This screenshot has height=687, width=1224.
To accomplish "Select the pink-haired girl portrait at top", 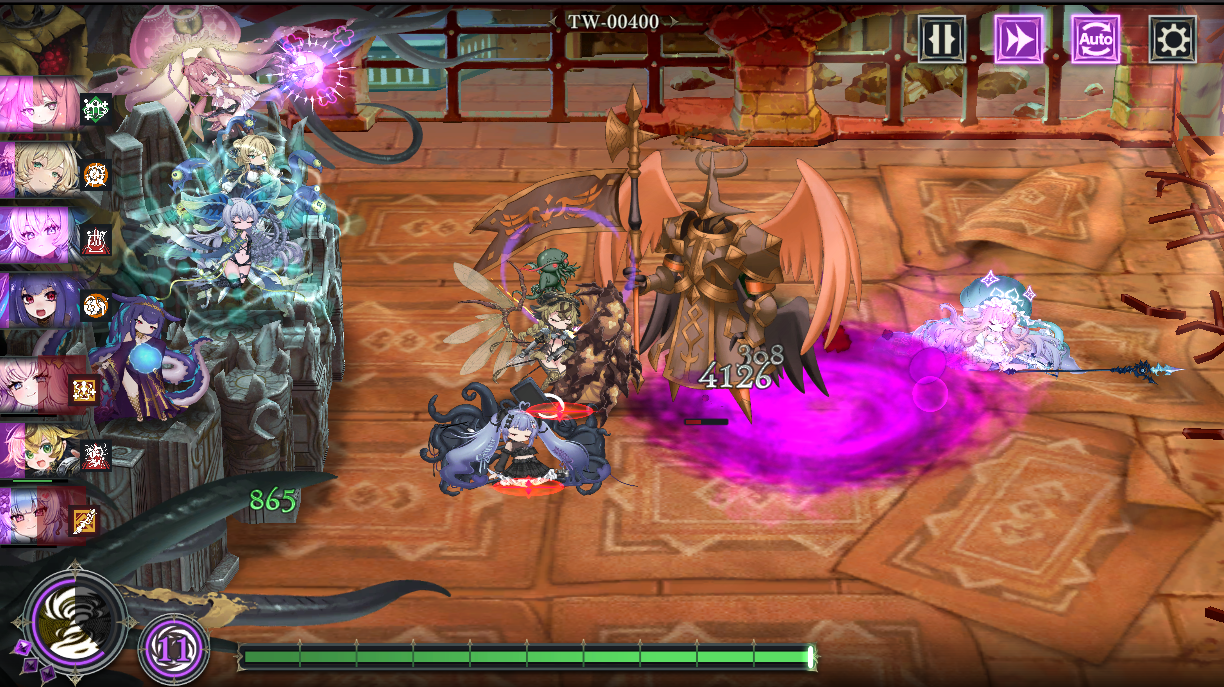I will (x=40, y=103).
